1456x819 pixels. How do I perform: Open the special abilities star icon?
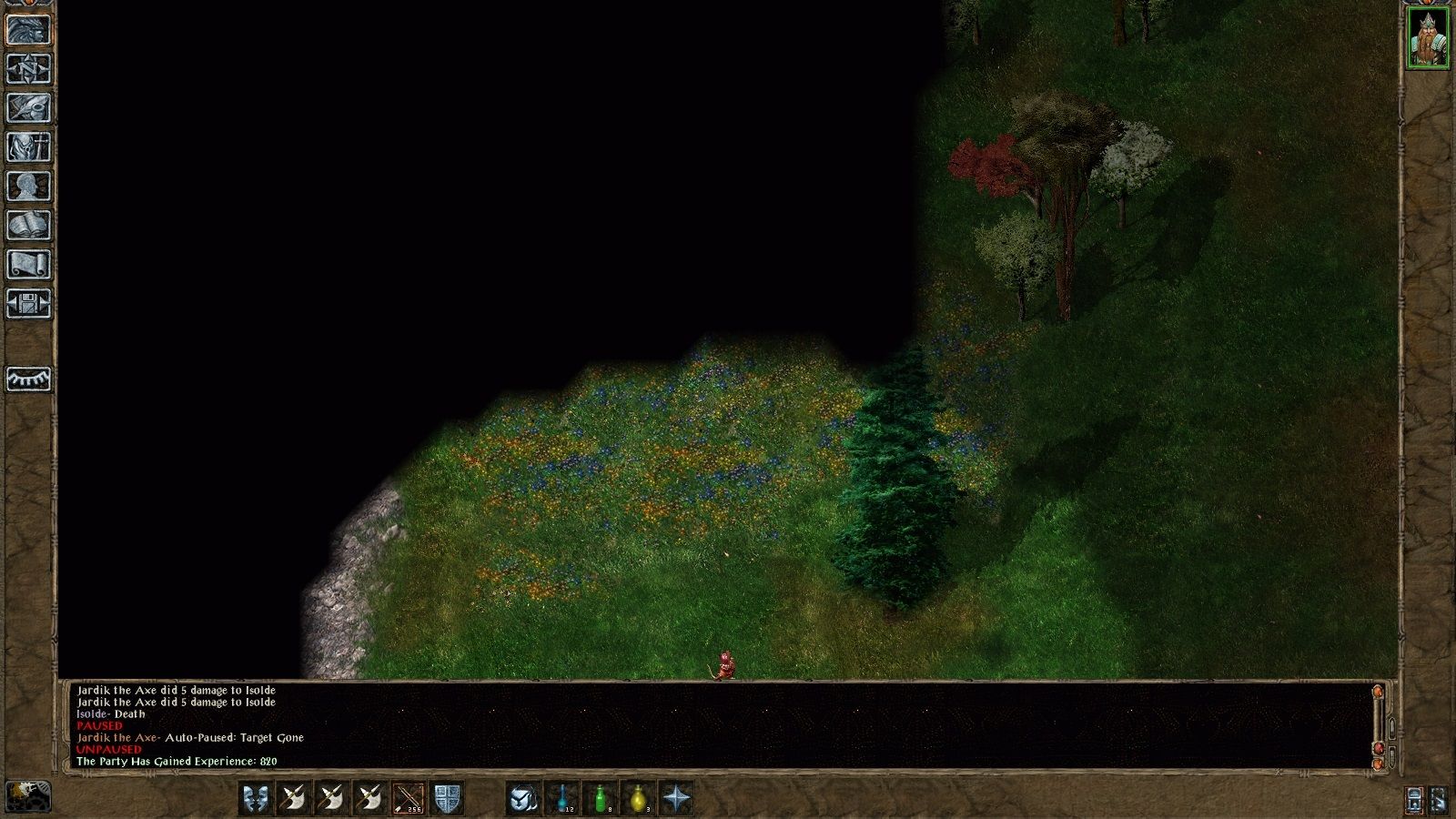click(x=676, y=799)
